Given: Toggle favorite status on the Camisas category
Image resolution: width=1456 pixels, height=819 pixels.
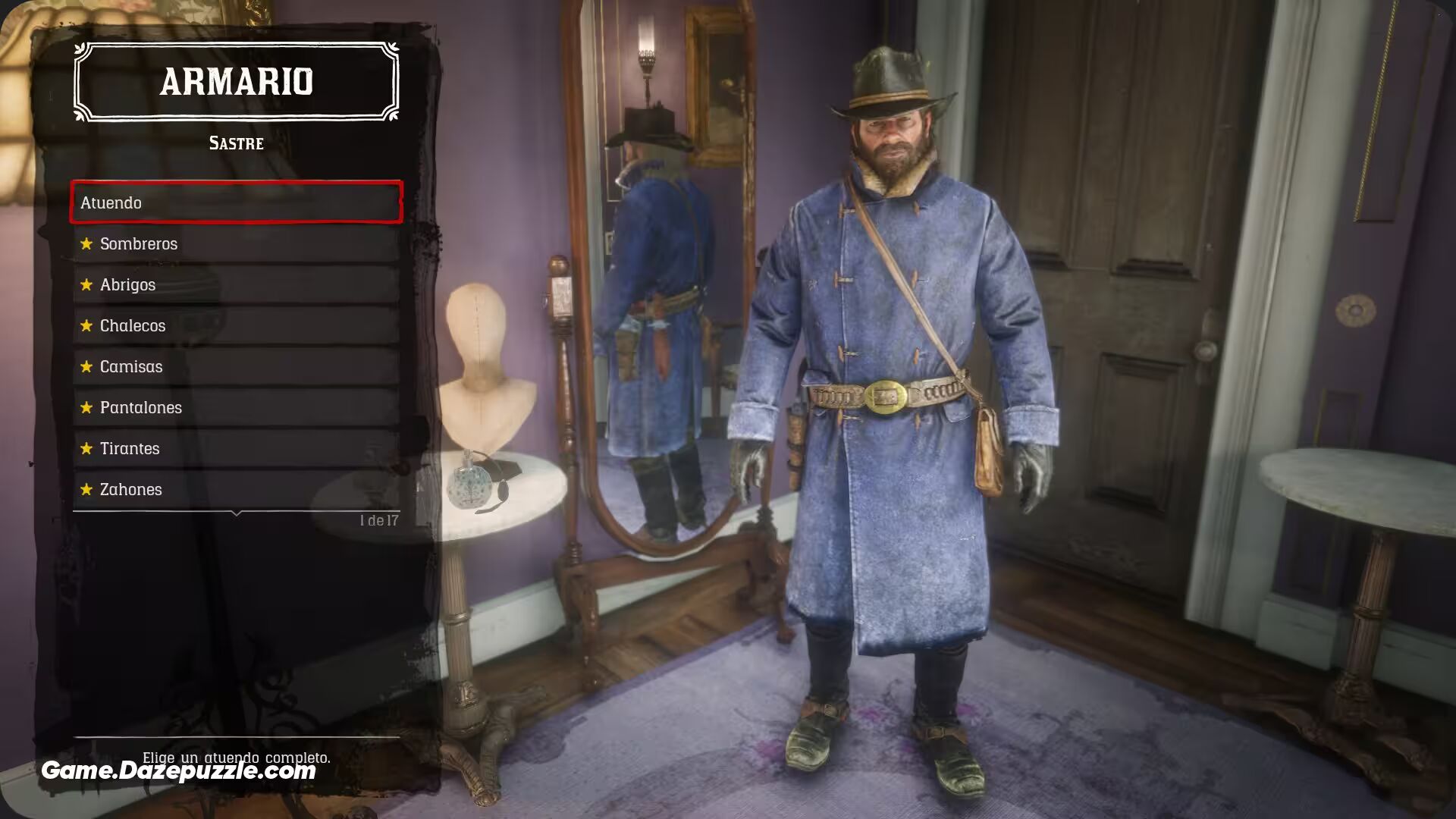Looking at the screenshot, I should (86, 366).
